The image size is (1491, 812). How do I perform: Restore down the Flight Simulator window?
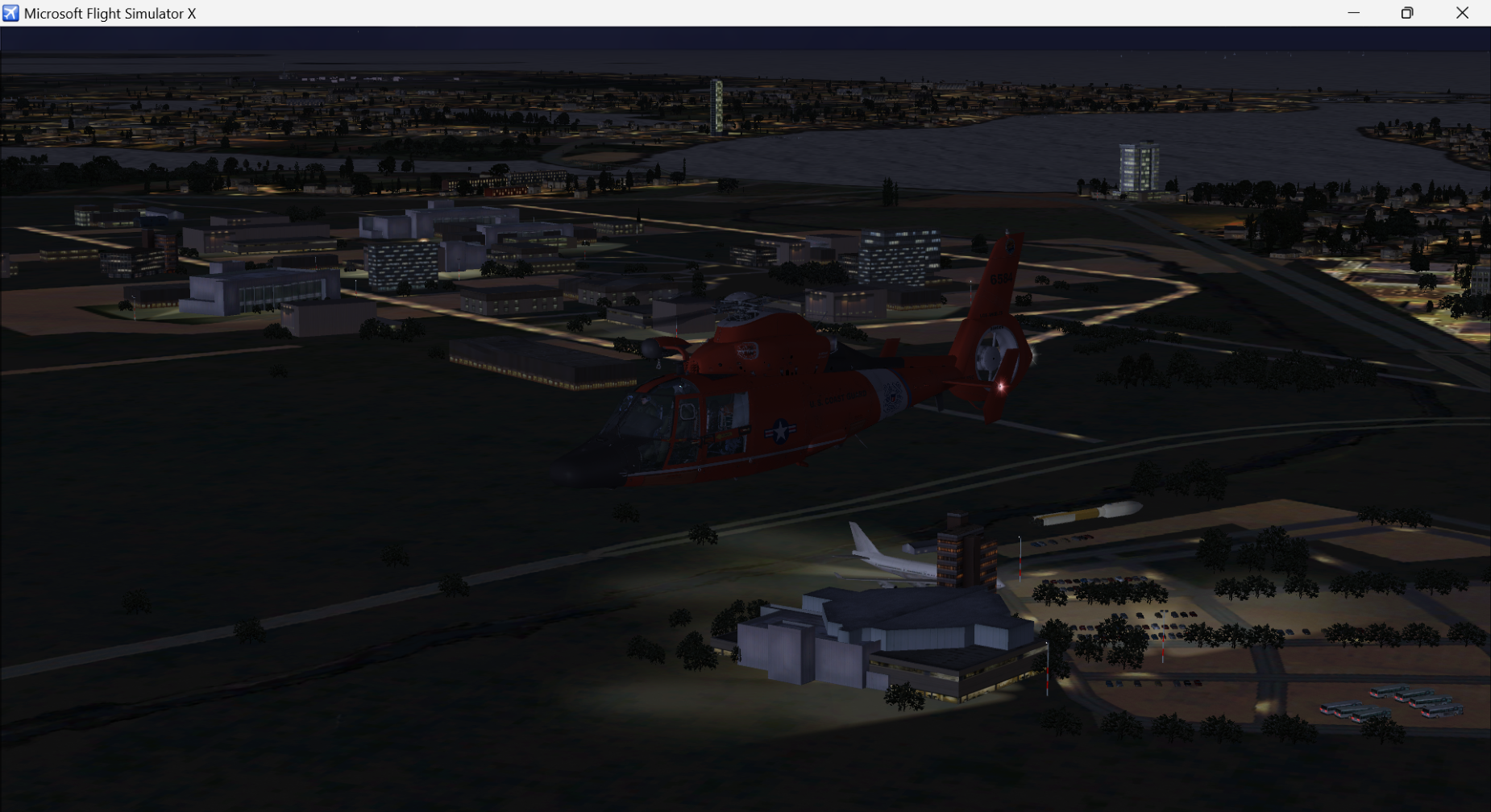1408,13
